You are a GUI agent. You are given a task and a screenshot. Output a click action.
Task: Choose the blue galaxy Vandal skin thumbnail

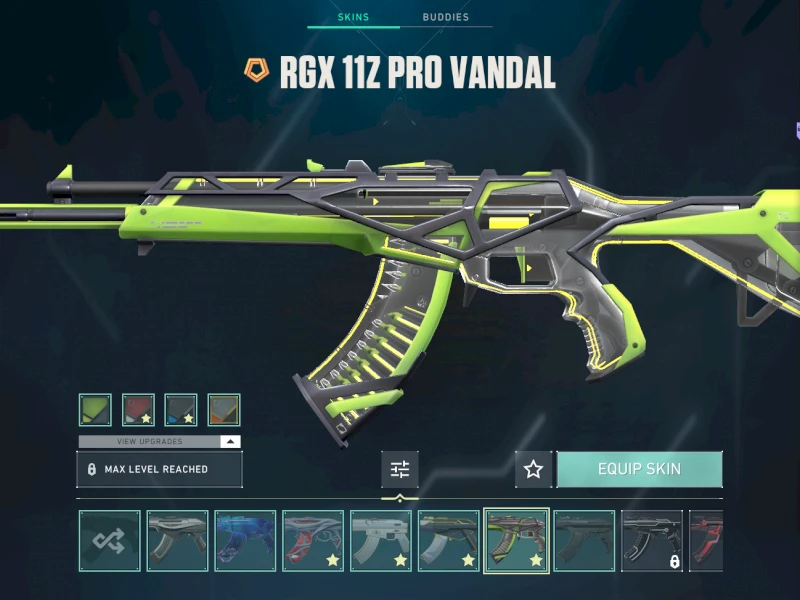point(245,541)
